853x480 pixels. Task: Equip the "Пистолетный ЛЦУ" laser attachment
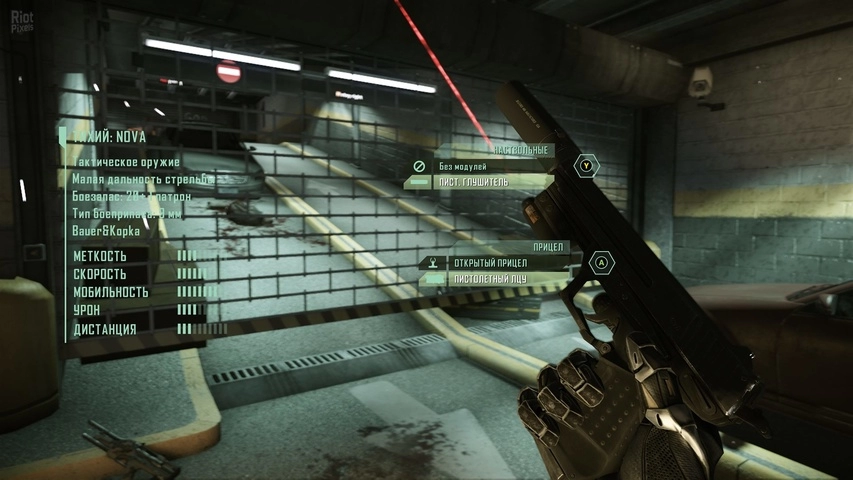[488, 278]
